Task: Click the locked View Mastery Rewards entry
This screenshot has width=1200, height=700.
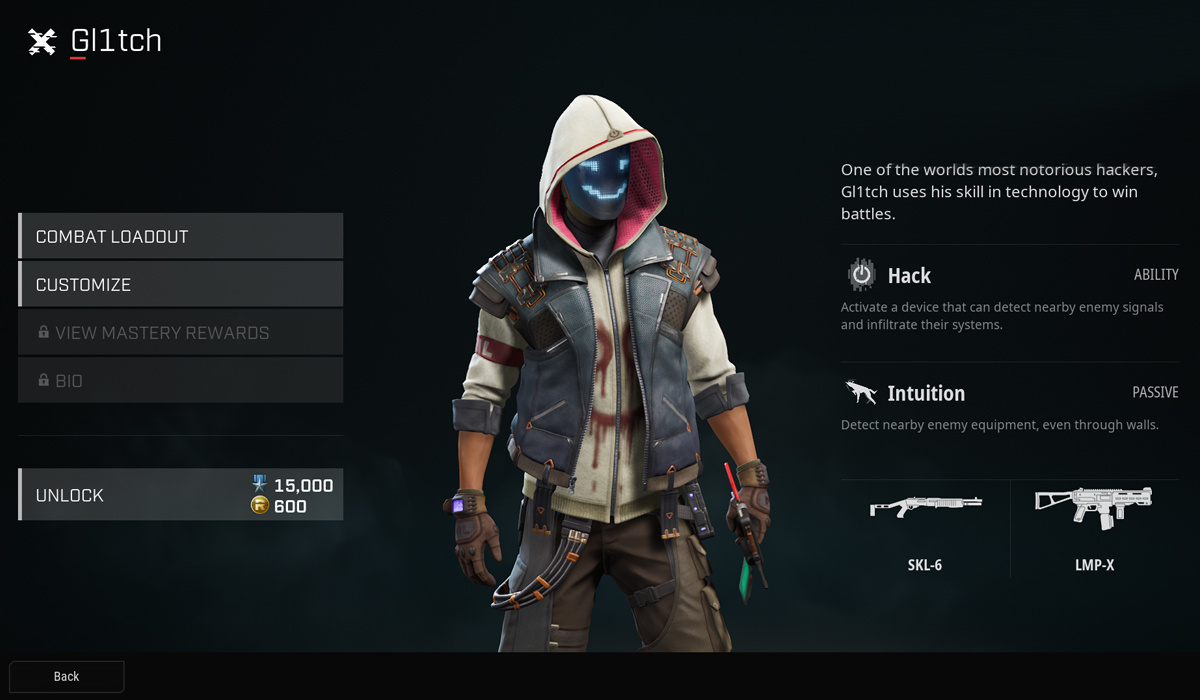Action: tap(180, 332)
